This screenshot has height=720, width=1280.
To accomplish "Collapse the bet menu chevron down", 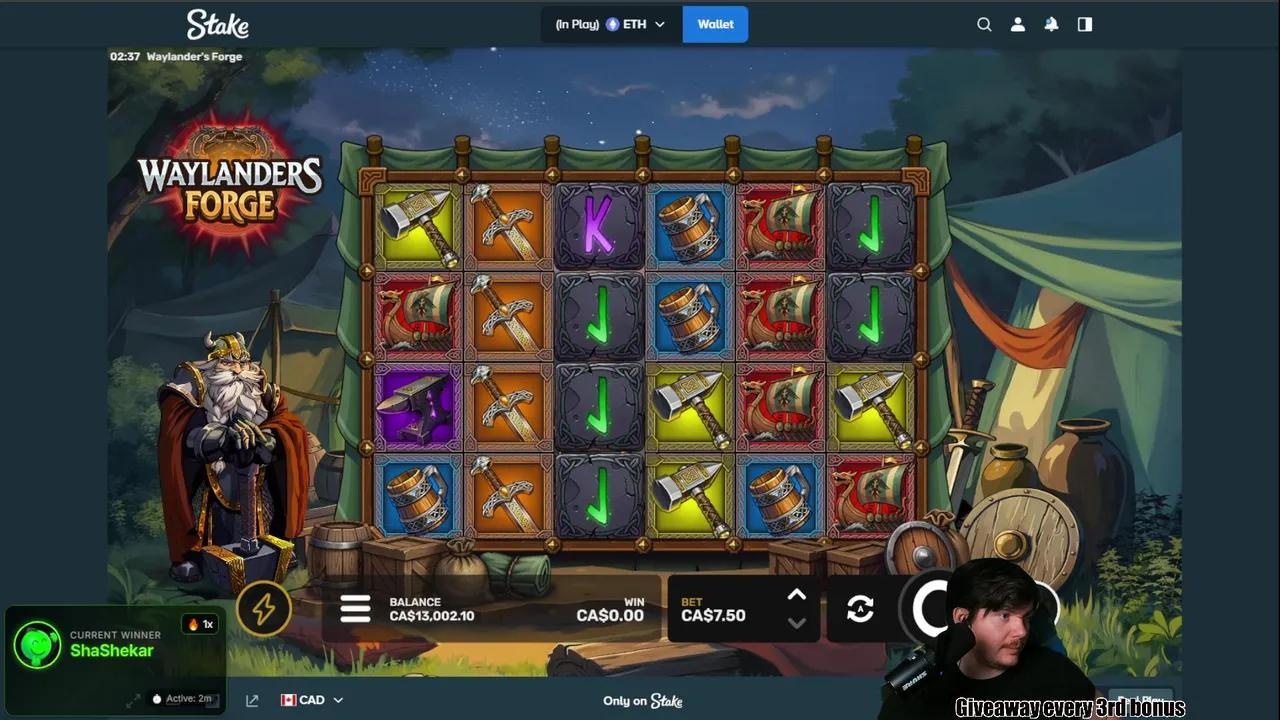I will 797,623.
